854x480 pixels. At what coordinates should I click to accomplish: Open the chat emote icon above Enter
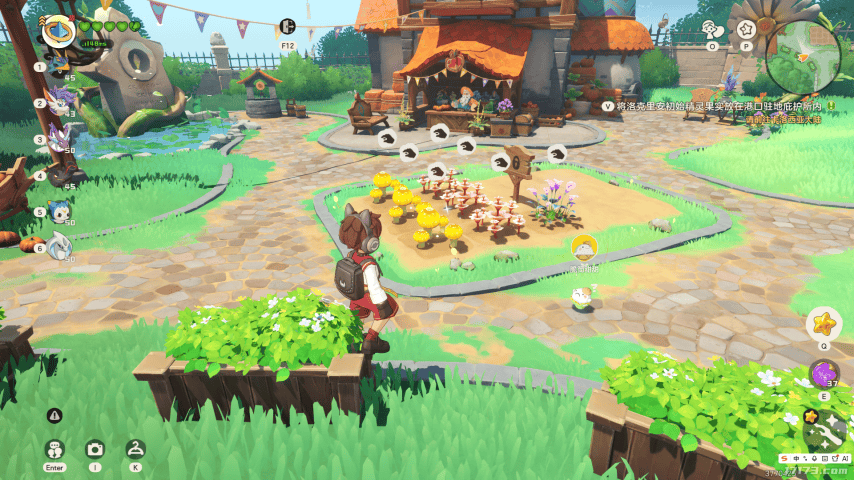54,449
